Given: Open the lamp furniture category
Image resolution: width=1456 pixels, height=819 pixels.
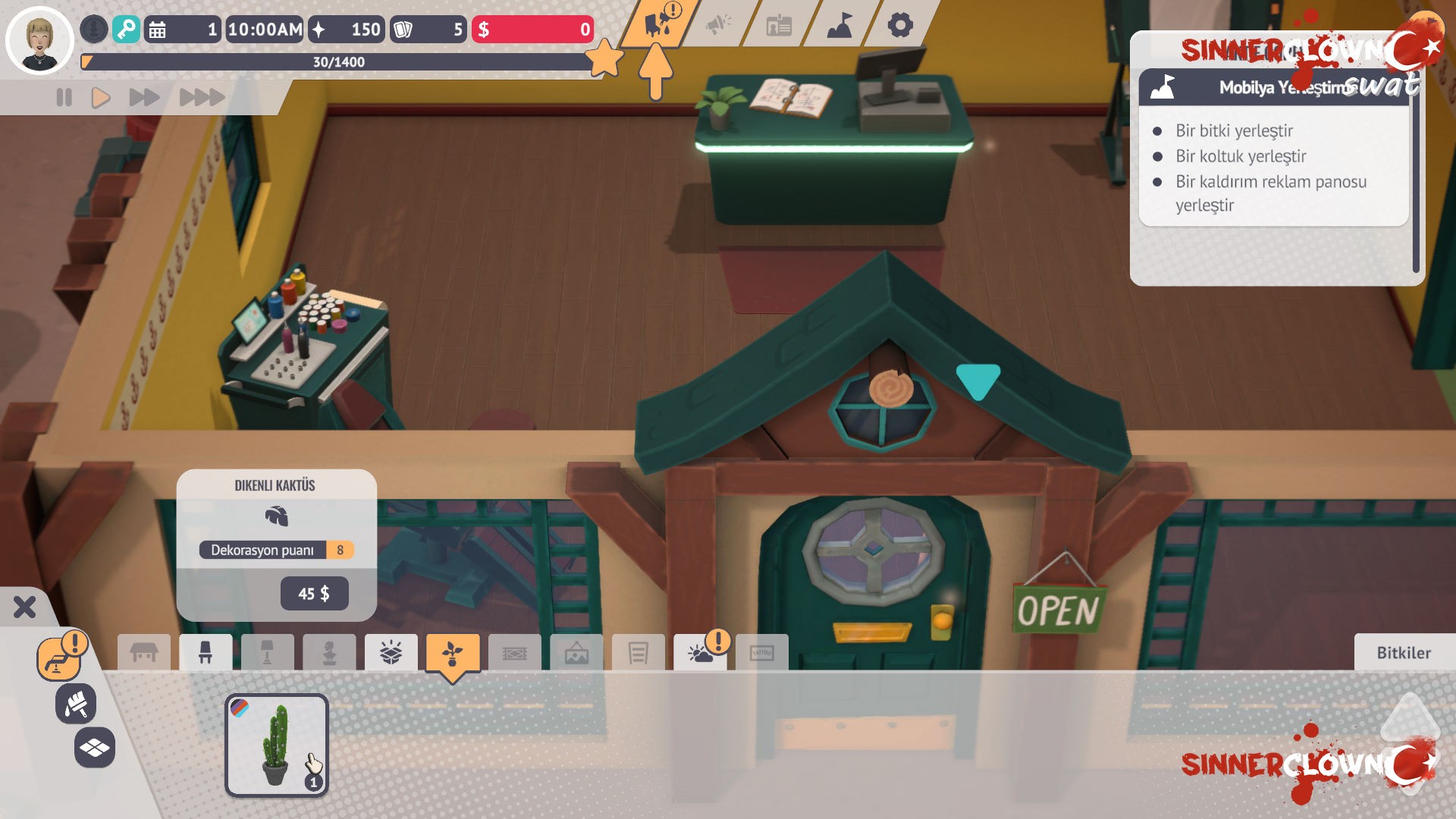Looking at the screenshot, I should coord(267,652).
